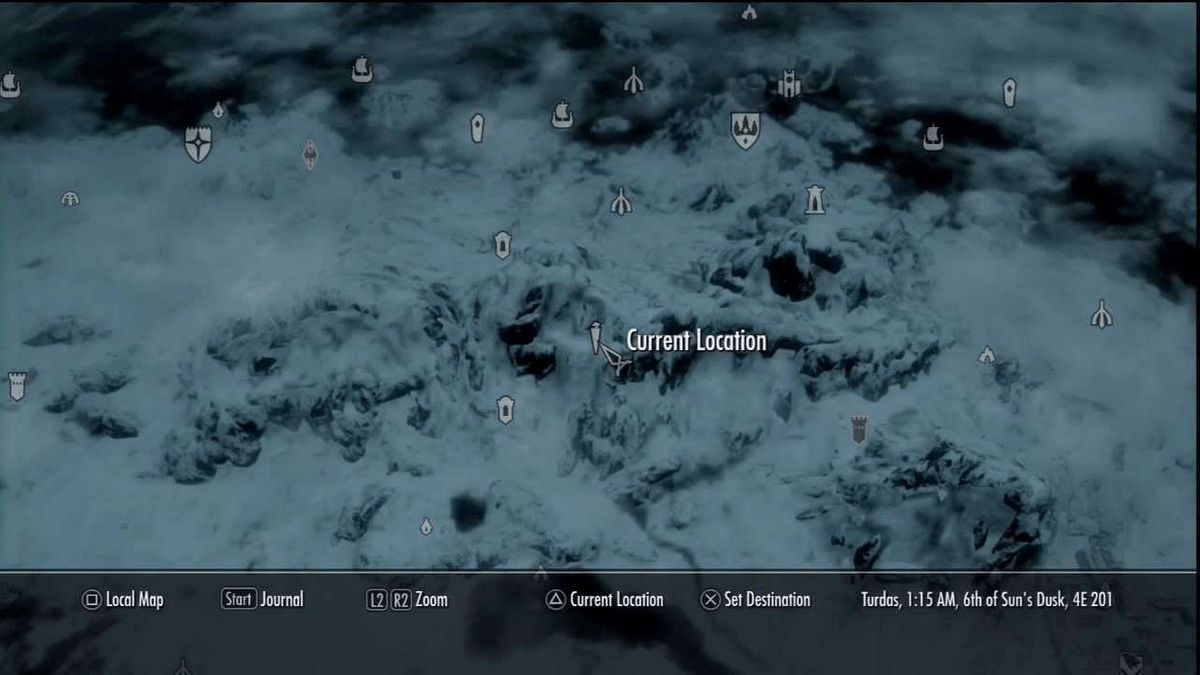Viewport: 1200px width, 675px height.
Task: Choose the dark undiscovered fort marker
Action: [859, 429]
